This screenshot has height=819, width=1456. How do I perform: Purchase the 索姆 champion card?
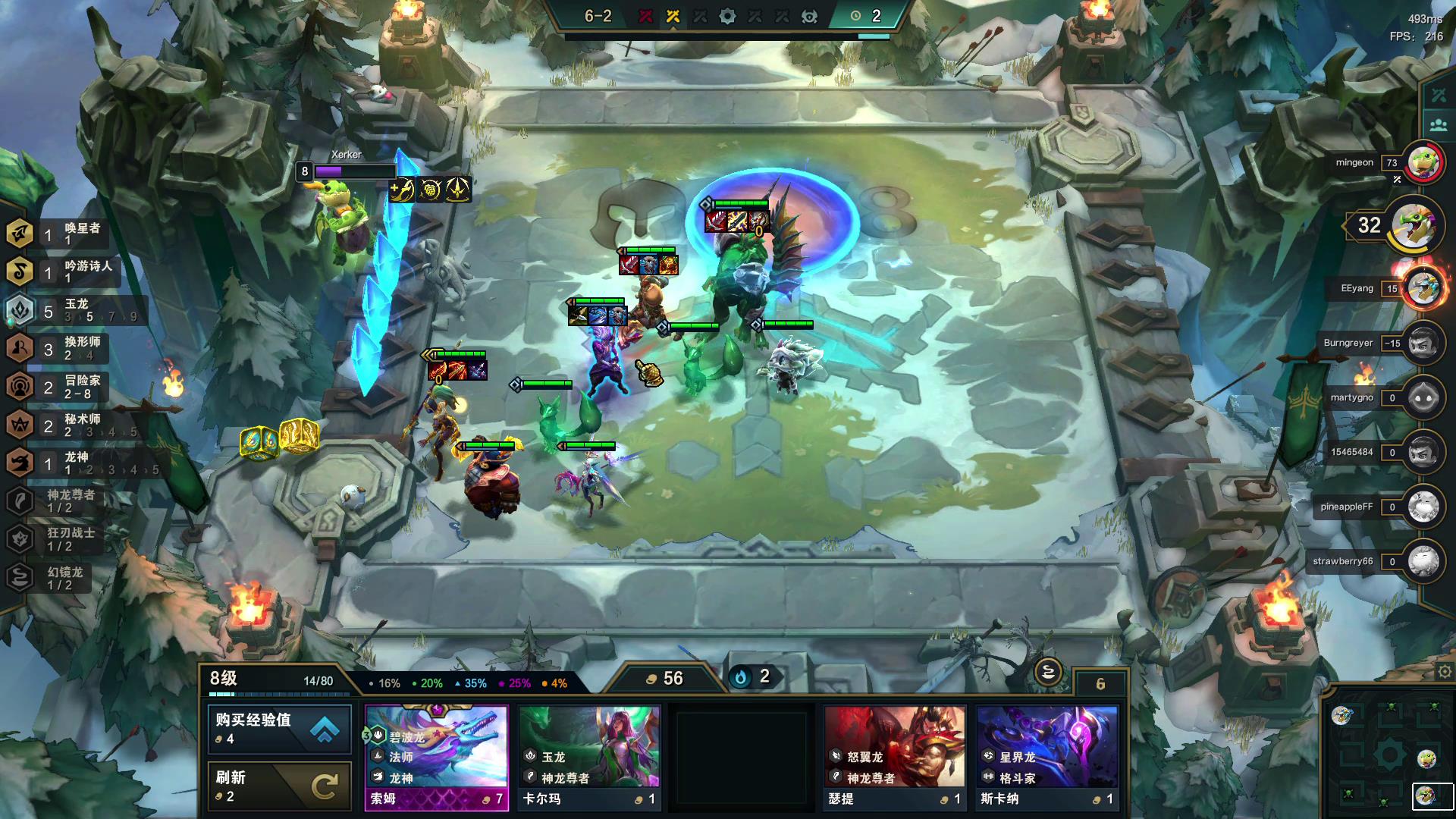point(436,757)
